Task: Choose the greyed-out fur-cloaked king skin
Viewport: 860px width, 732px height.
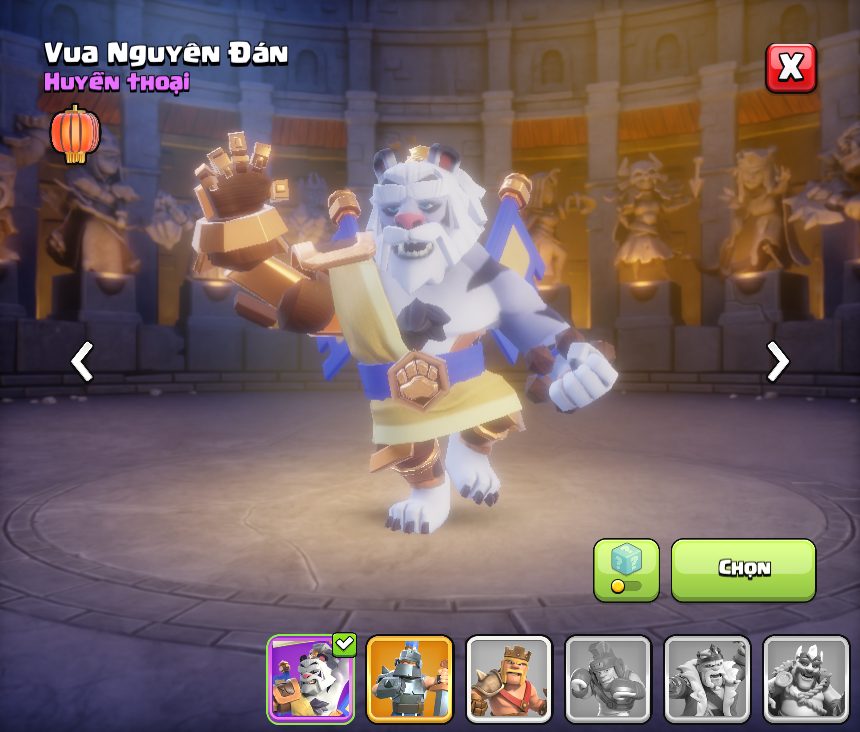Action: tap(707, 679)
